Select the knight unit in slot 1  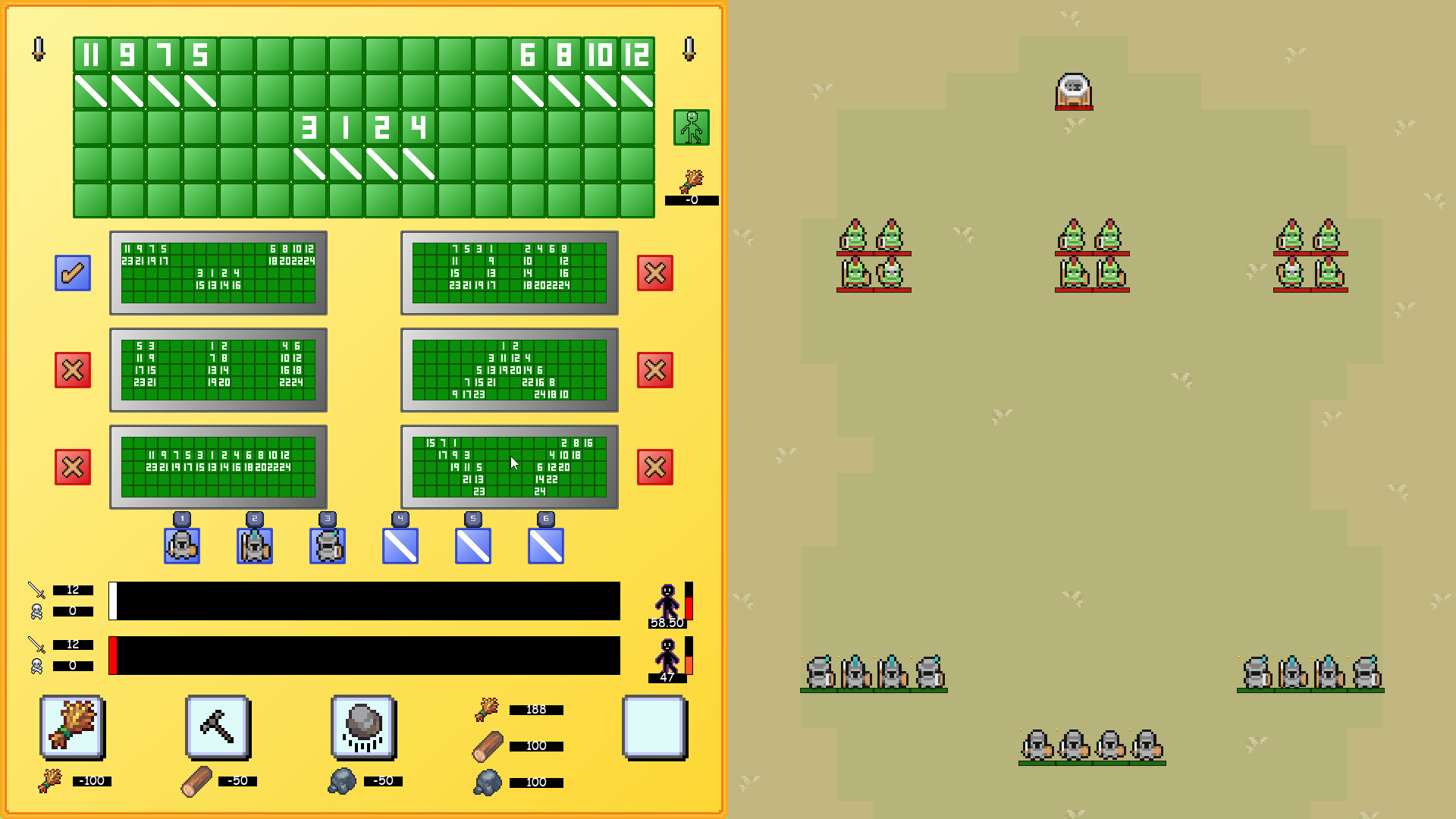tap(182, 544)
